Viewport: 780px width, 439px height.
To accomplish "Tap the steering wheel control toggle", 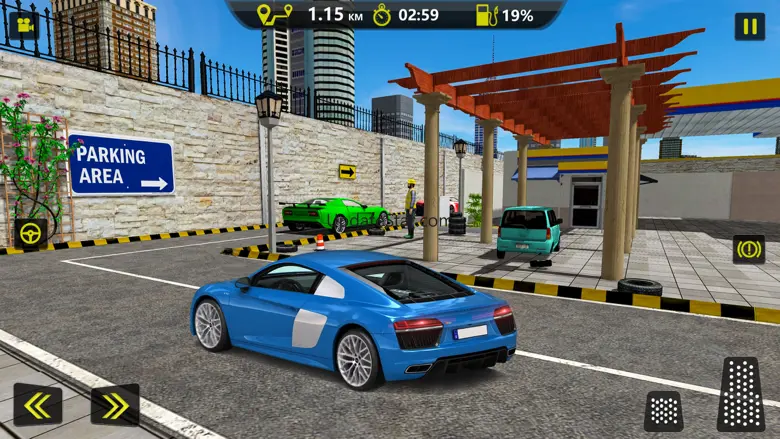I will (x=31, y=233).
